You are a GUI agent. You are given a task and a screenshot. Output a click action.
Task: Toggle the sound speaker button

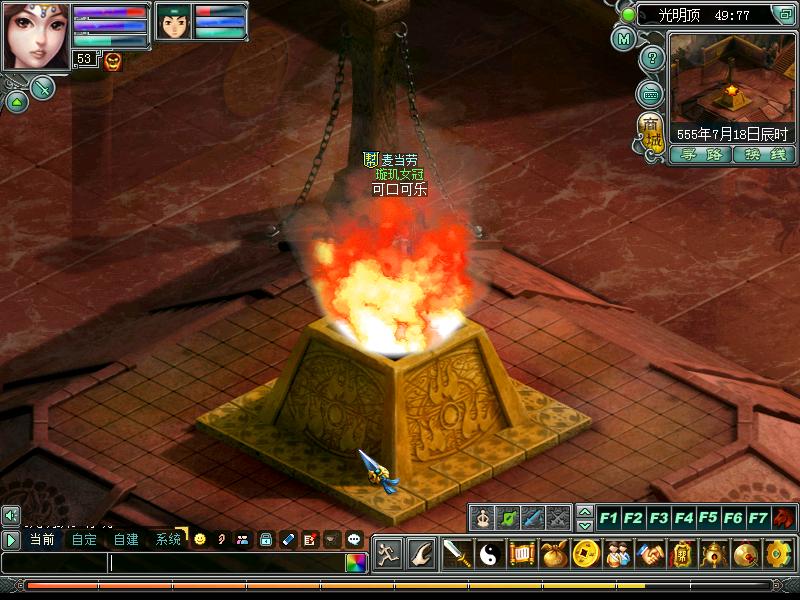[x=11, y=515]
